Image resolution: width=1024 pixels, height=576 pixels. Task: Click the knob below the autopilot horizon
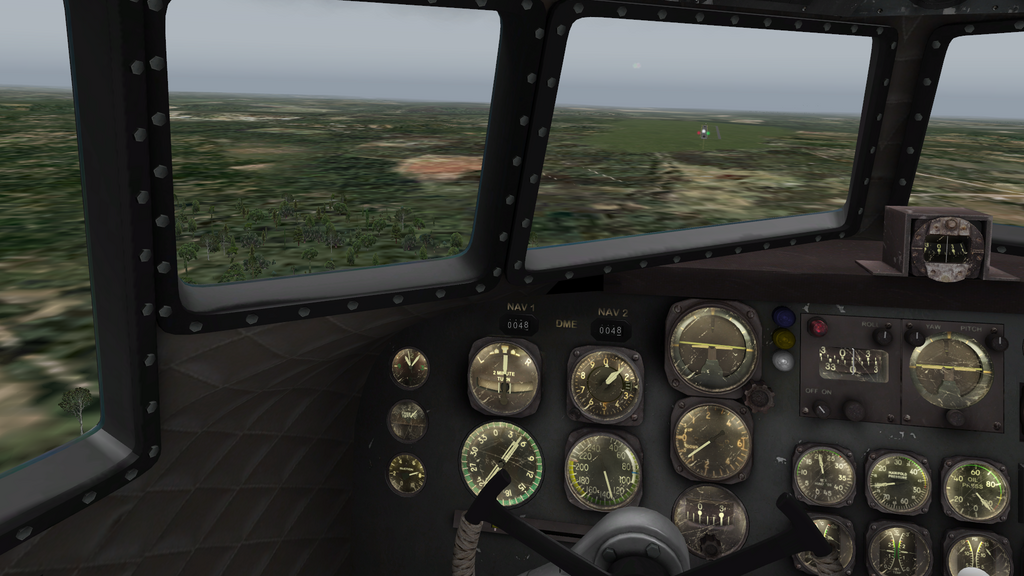pyautogui.click(x=954, y=417)
